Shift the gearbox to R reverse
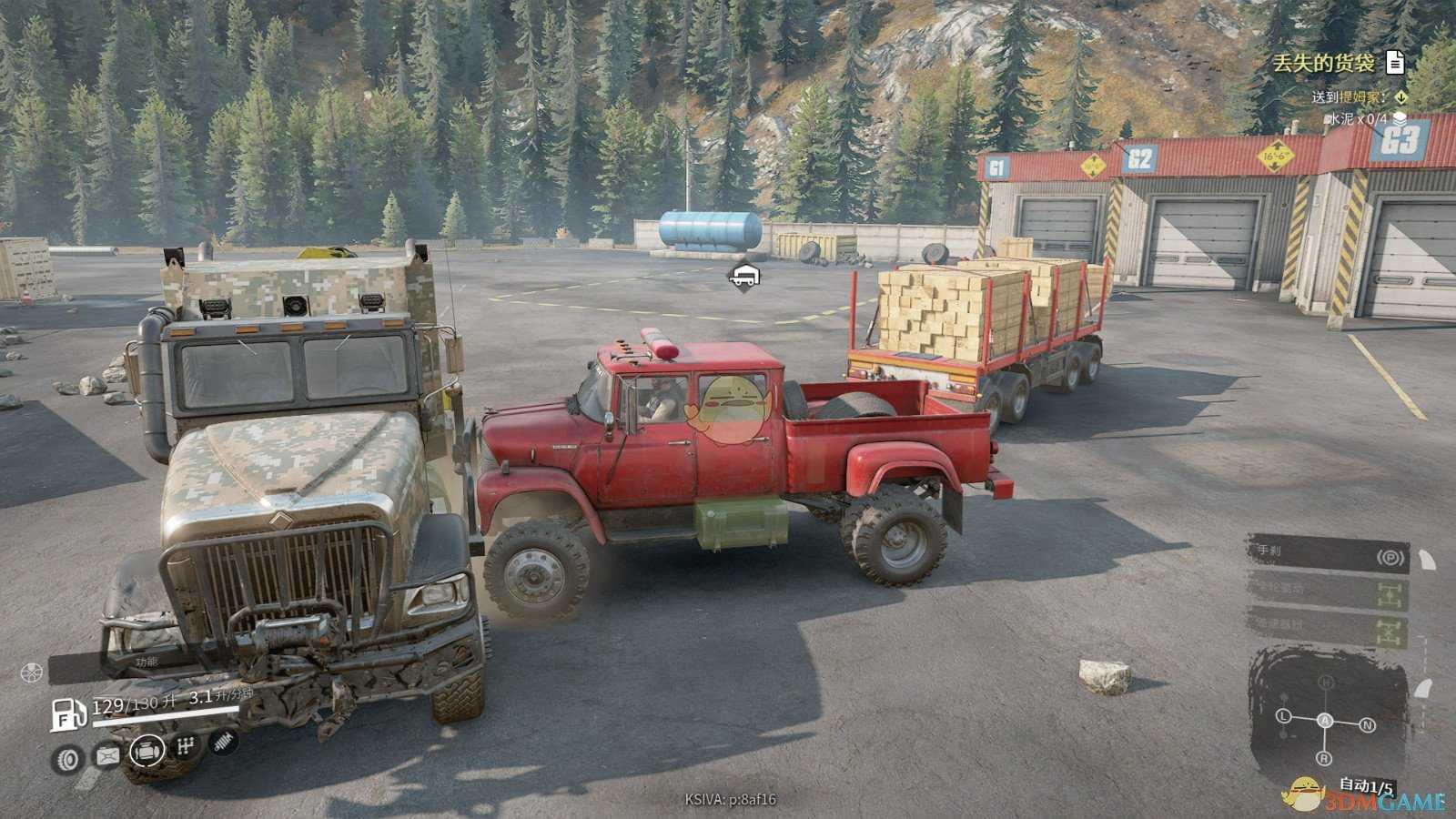Screen dimensions: 1456x819 1324,758
